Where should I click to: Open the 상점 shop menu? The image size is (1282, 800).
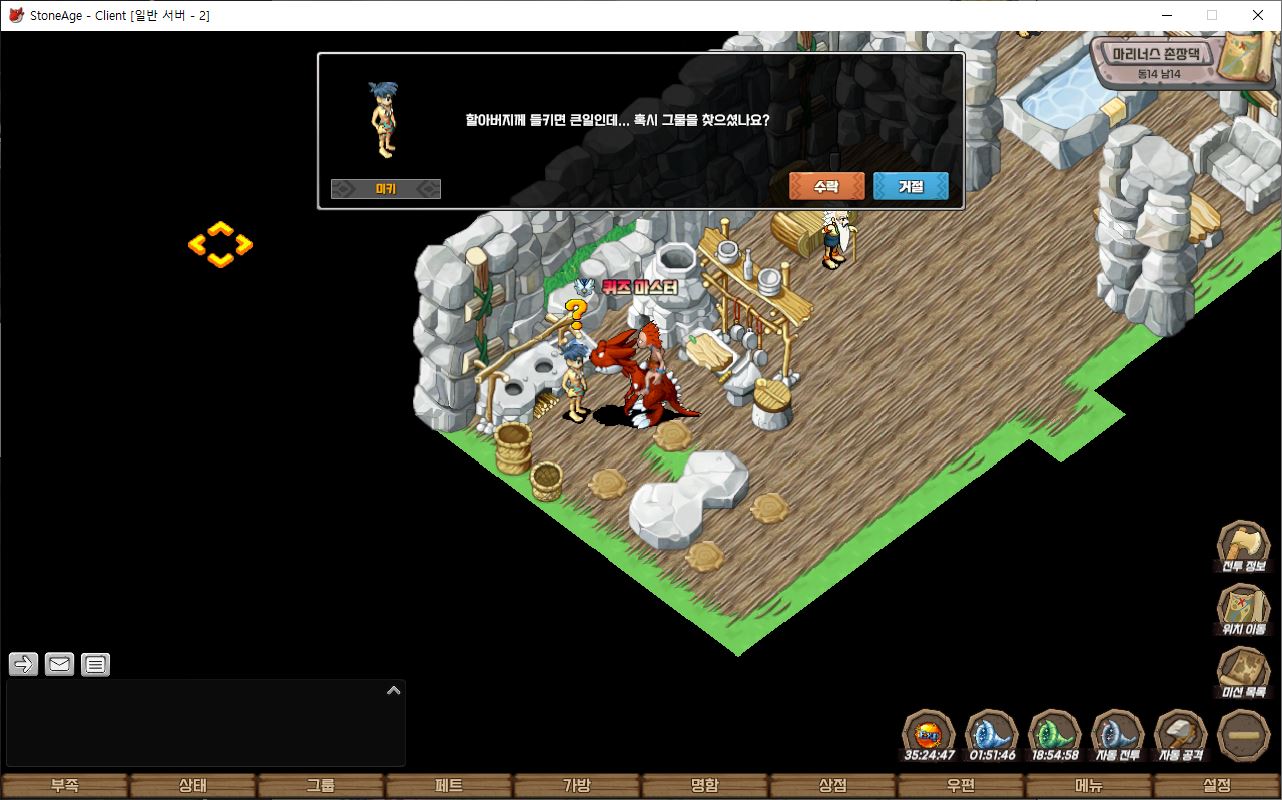click(x=833, y=786)
